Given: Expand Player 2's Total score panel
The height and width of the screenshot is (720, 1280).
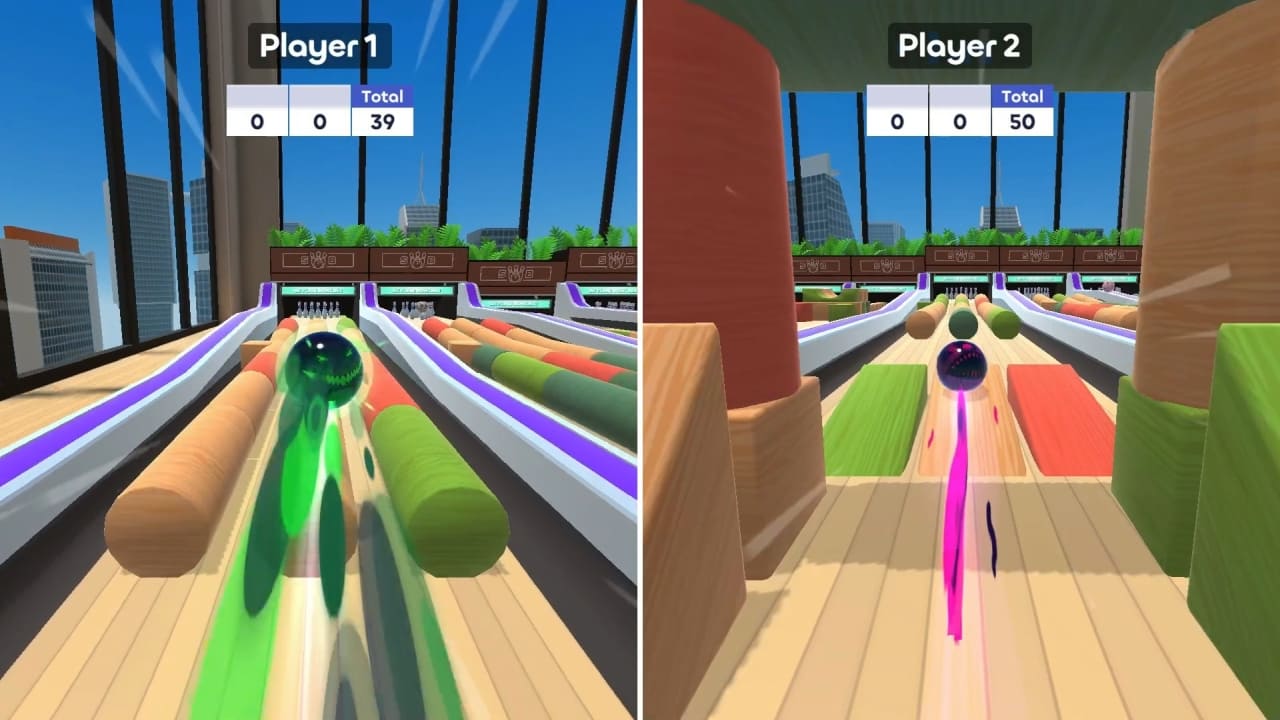Looking at the screenshot, I should [1020, 110].
